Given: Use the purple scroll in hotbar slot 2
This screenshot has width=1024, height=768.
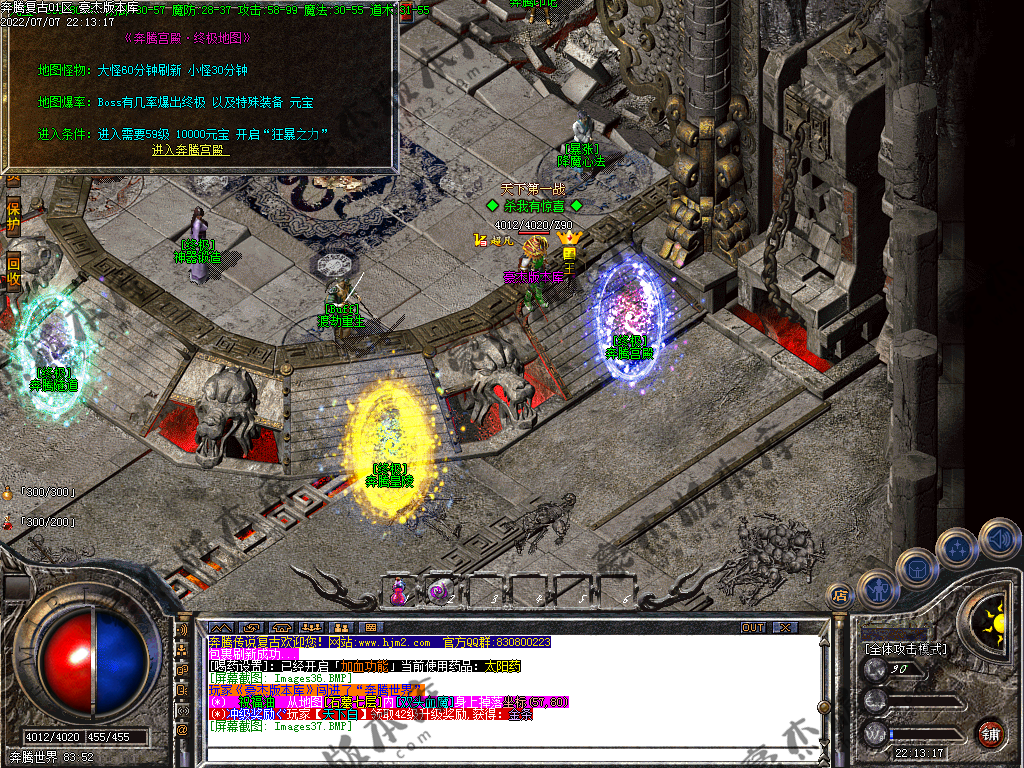Looking at the screenshot, I should 441,591.
